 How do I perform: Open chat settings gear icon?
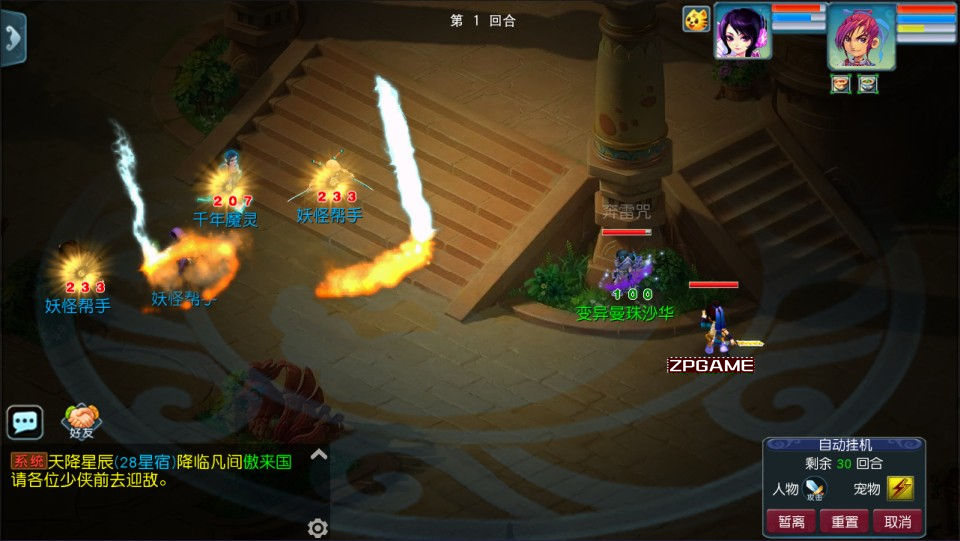[318, 528]
